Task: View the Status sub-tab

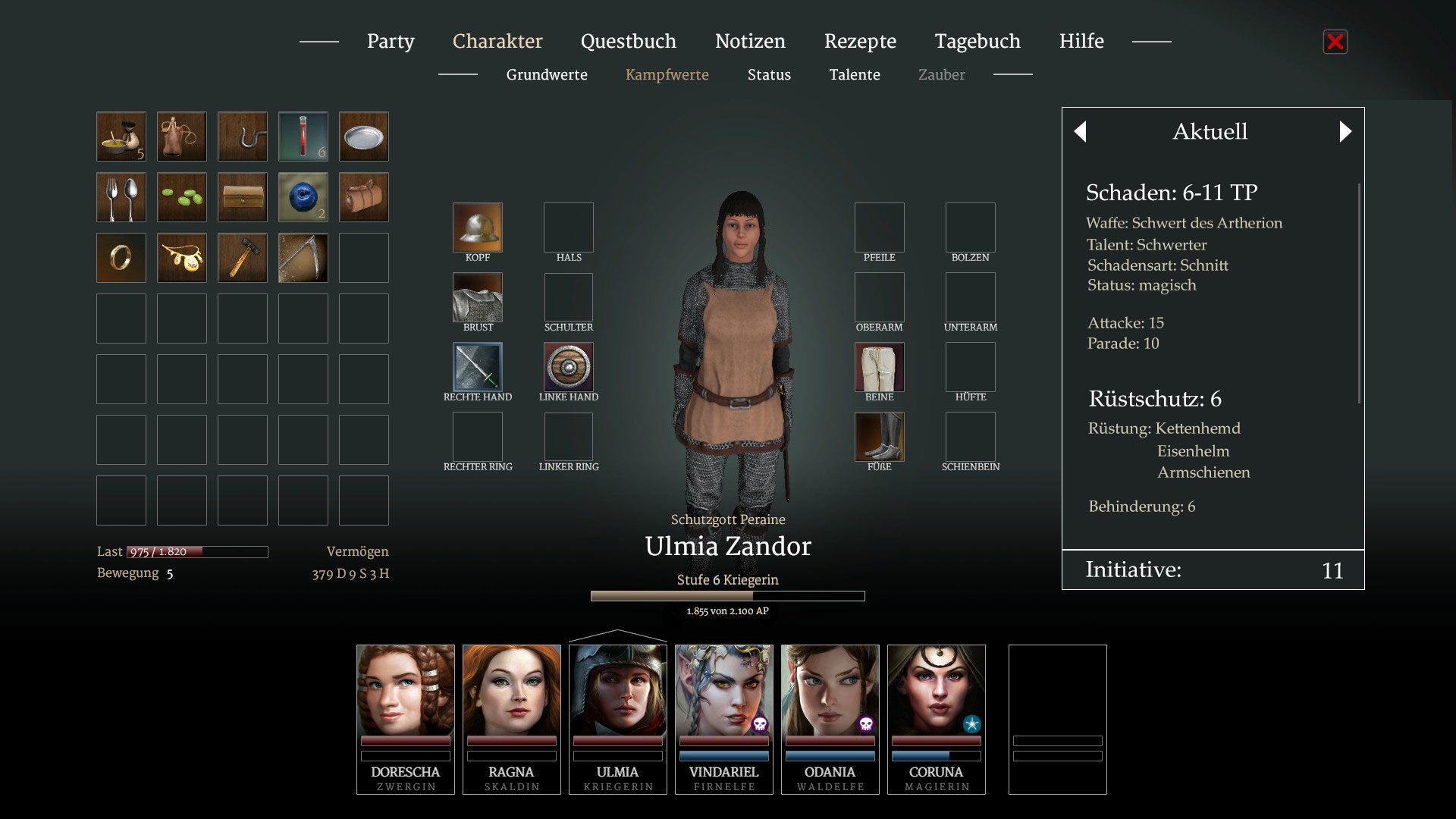Action: (x=769, y=75)
